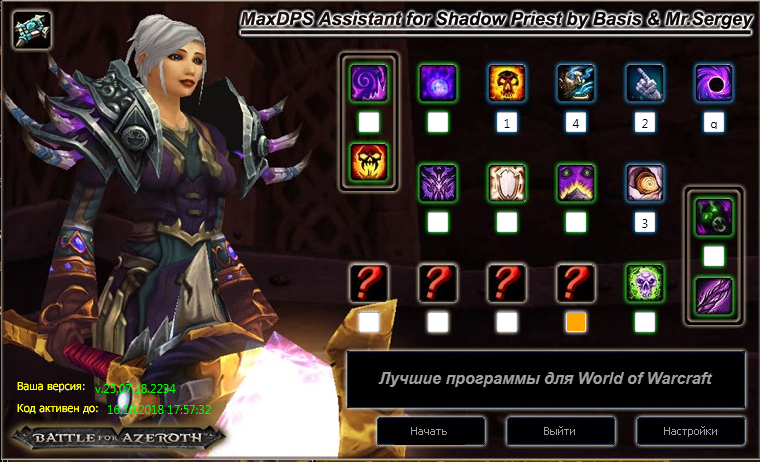The image size is (760, 462).
Task: Select the red screaming skull icon
Action: (368, 162)
